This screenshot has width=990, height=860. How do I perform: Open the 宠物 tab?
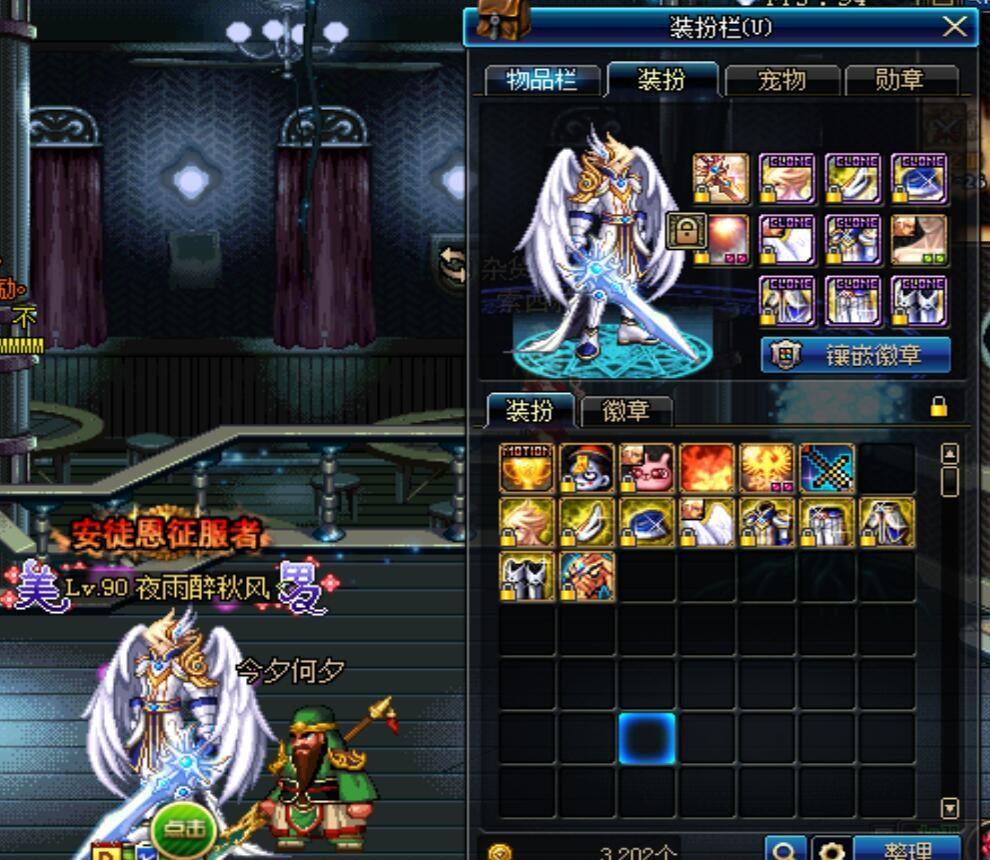782,81
